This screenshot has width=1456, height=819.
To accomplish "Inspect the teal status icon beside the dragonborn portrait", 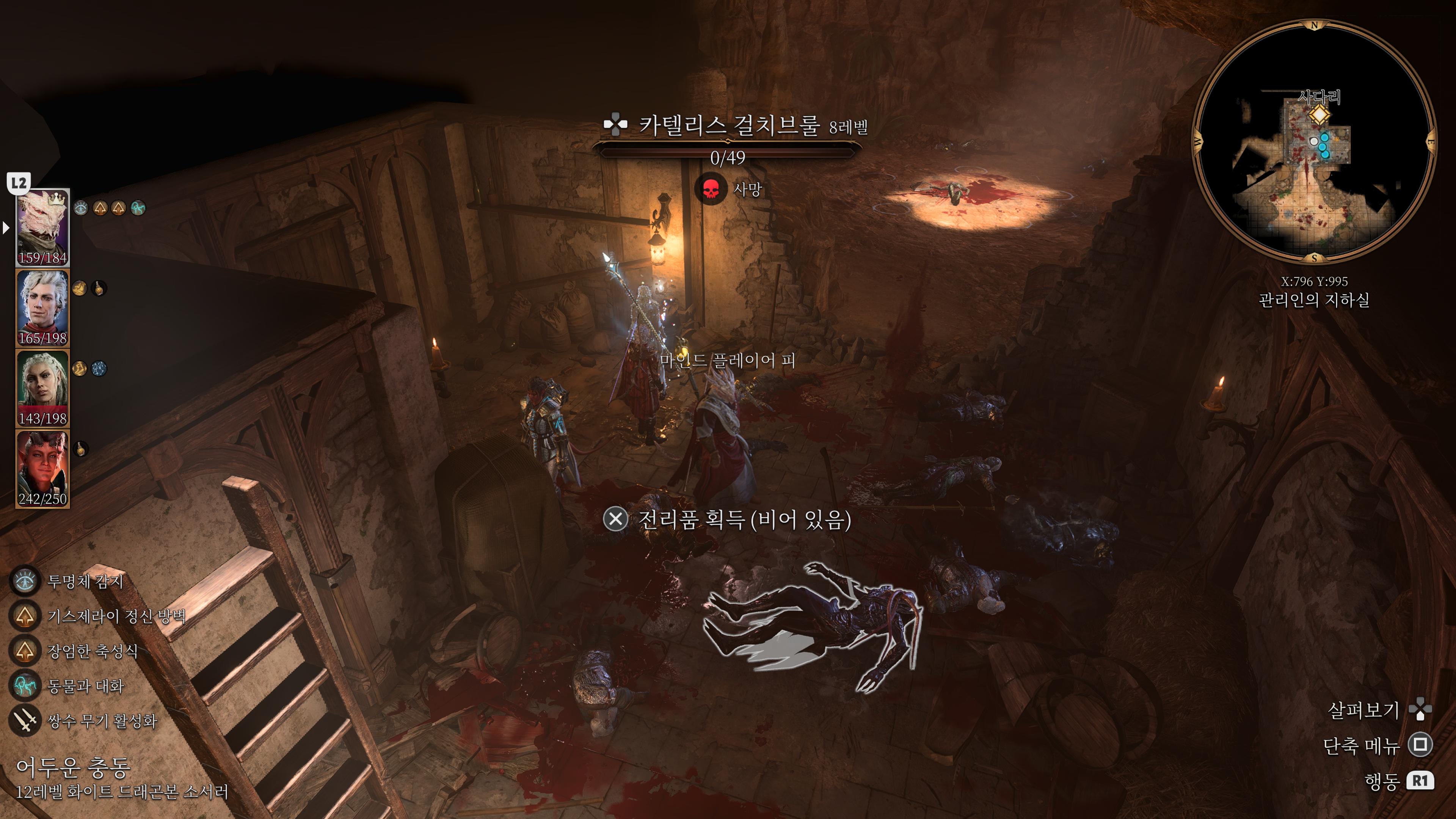I will pyautogui.click(x=138, y=208).
